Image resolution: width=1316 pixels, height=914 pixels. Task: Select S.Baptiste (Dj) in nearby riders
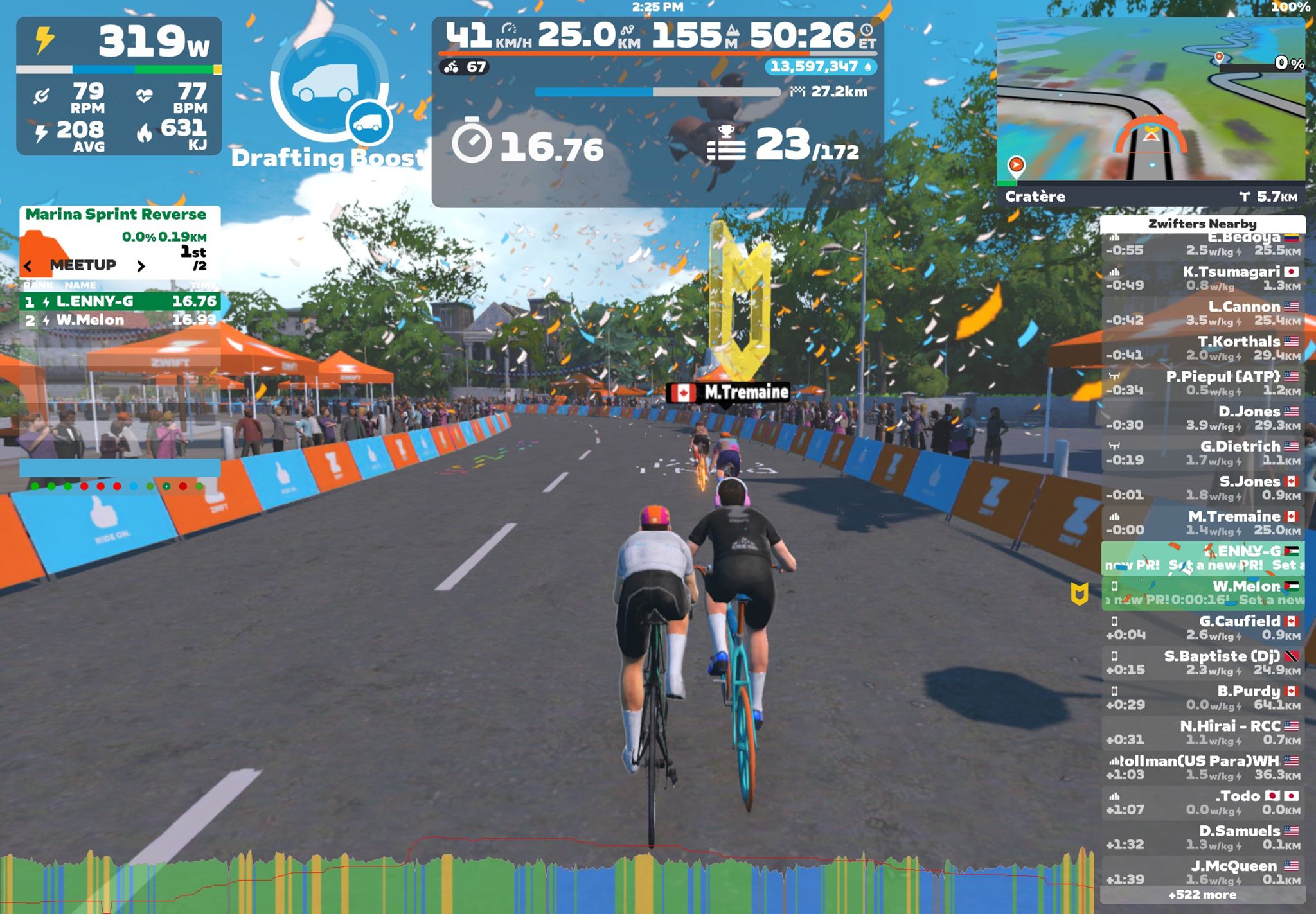click(x=1202, y=663)
